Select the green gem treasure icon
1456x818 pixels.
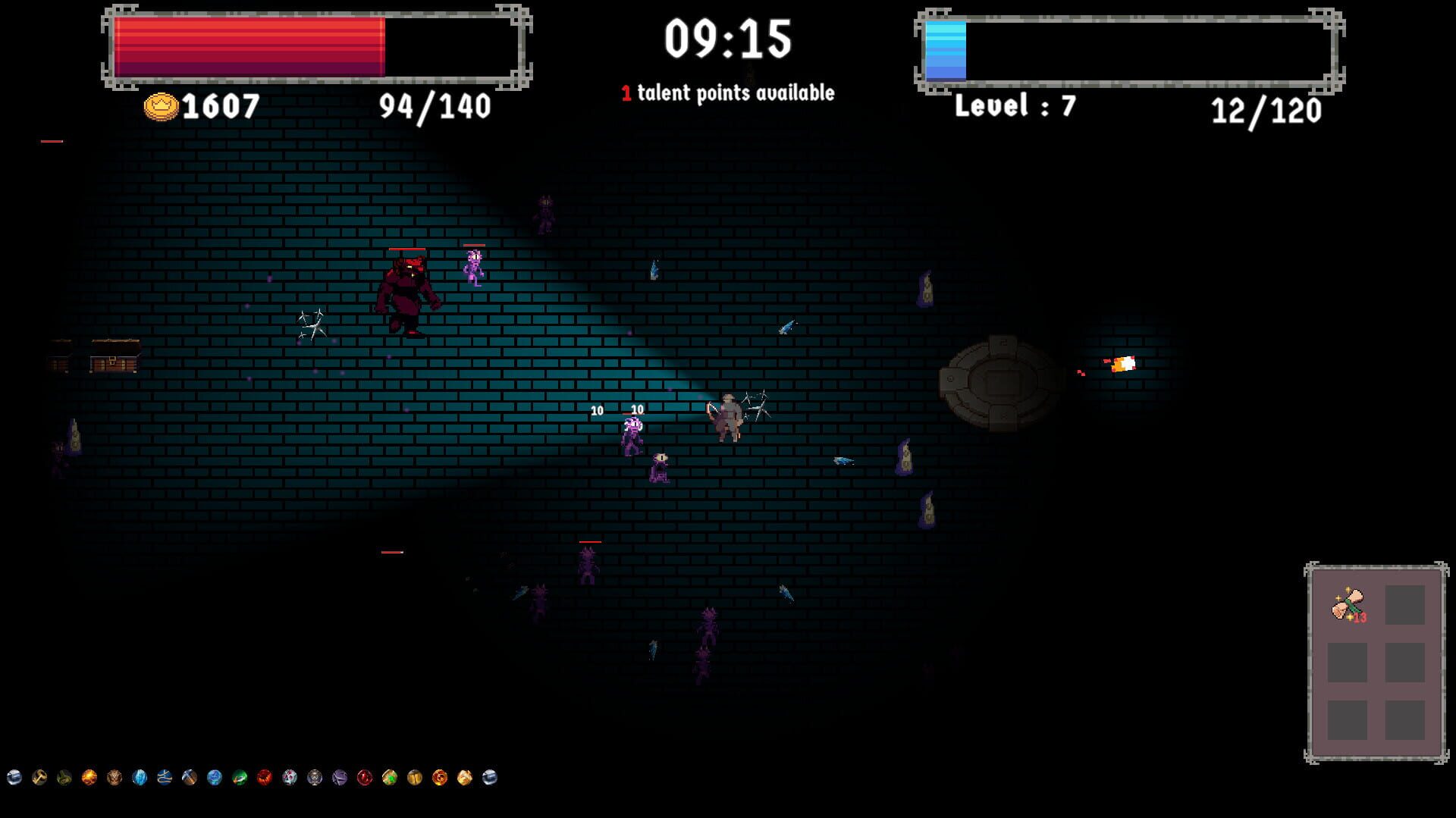point(388,776)
